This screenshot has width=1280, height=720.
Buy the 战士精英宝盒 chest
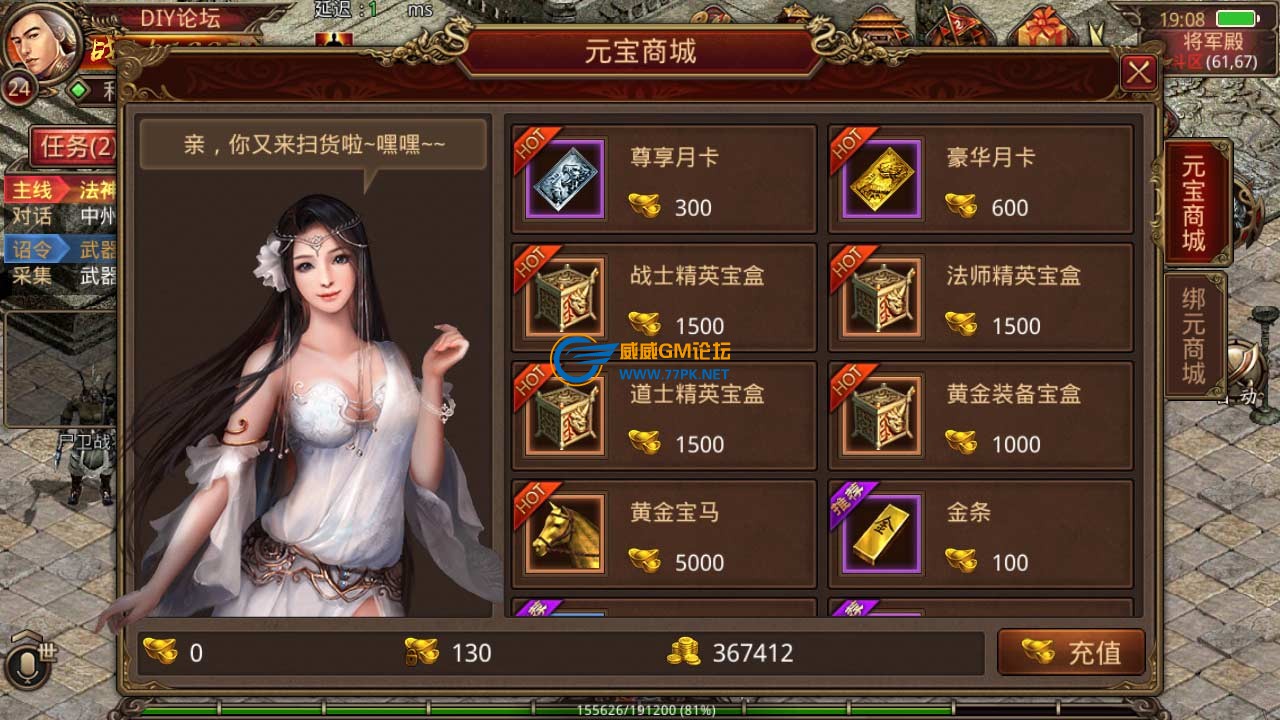pyautogui.click(x=663, y=298)
